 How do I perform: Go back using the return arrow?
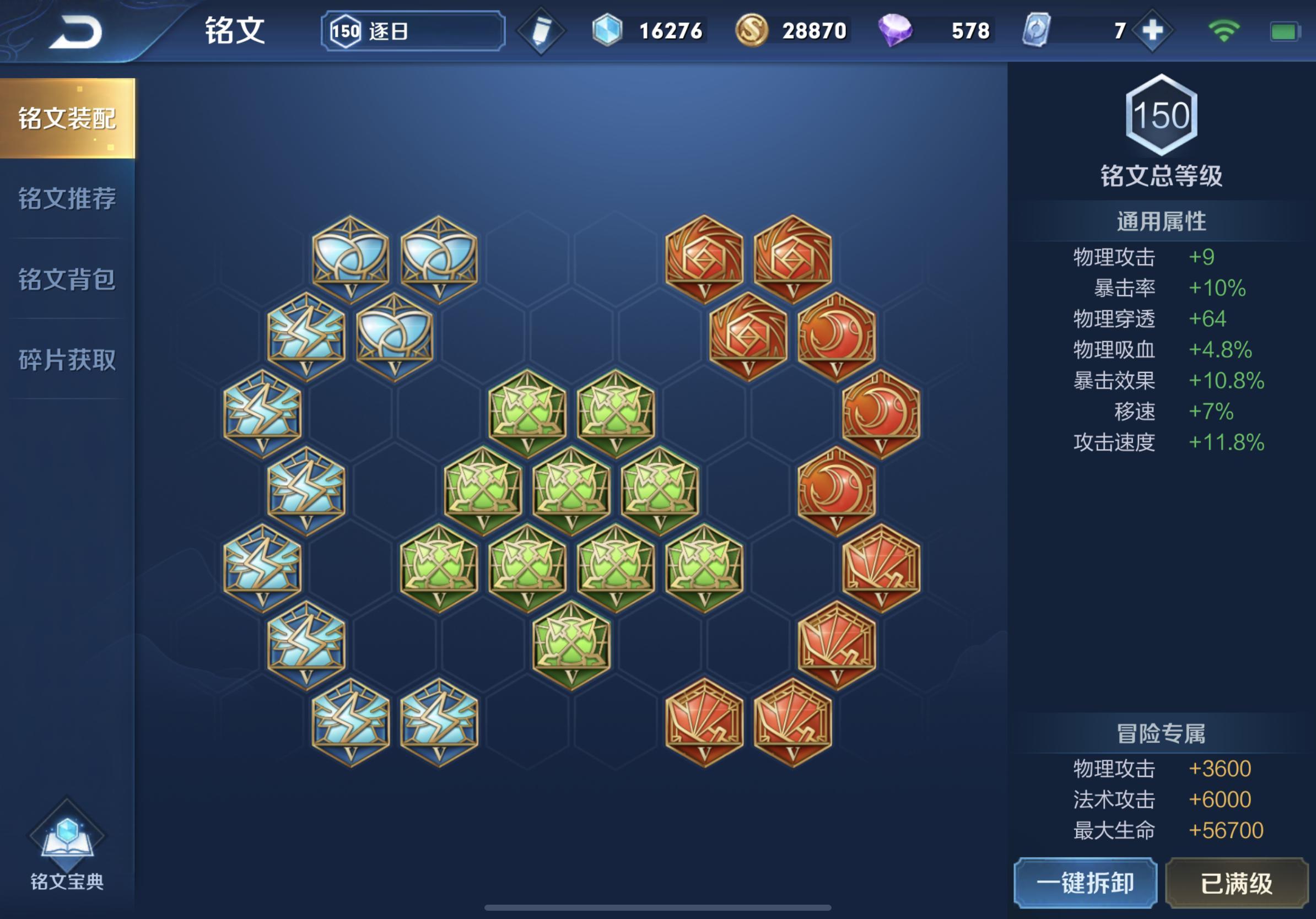pos(75,32)
